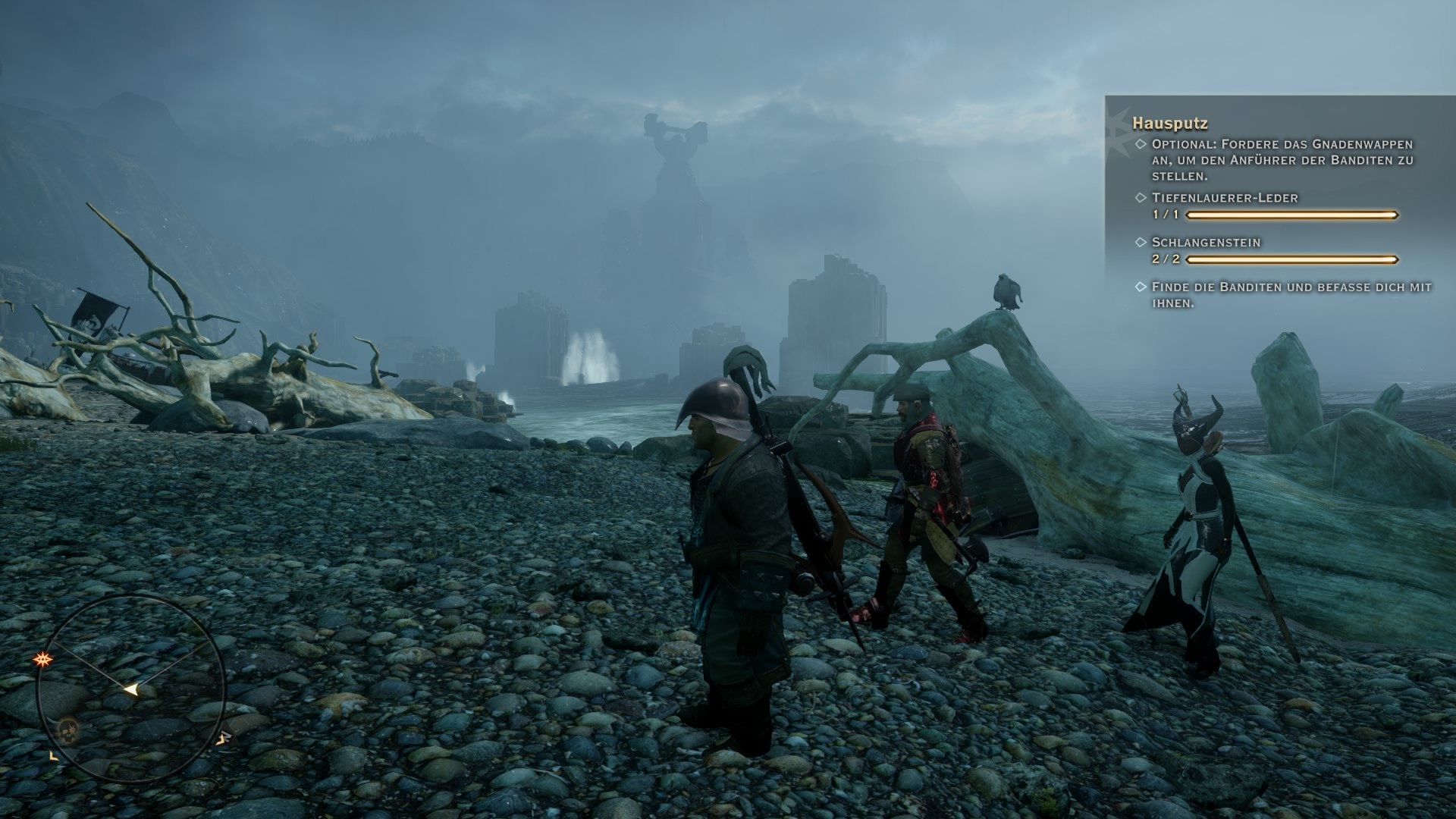Click the Tiefenlauerer-Leder progress bar
Viewport: 1456px width, 819px height.
(x=1292, y=215)
